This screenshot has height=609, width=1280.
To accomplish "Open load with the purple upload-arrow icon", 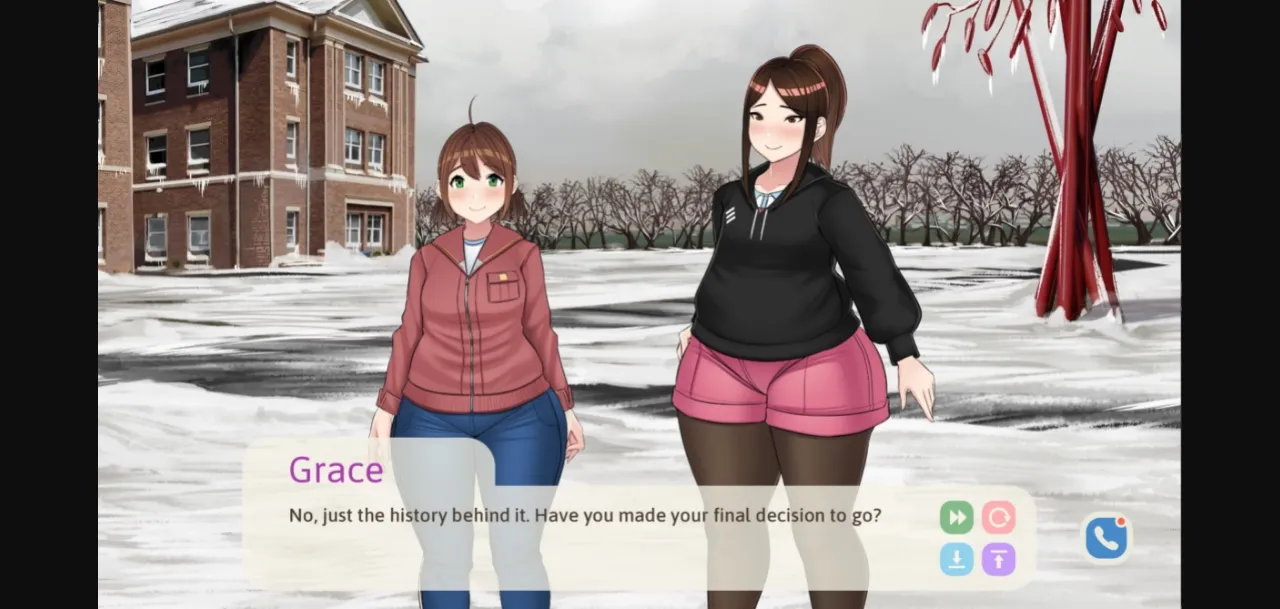I will [x=998, y=559].
